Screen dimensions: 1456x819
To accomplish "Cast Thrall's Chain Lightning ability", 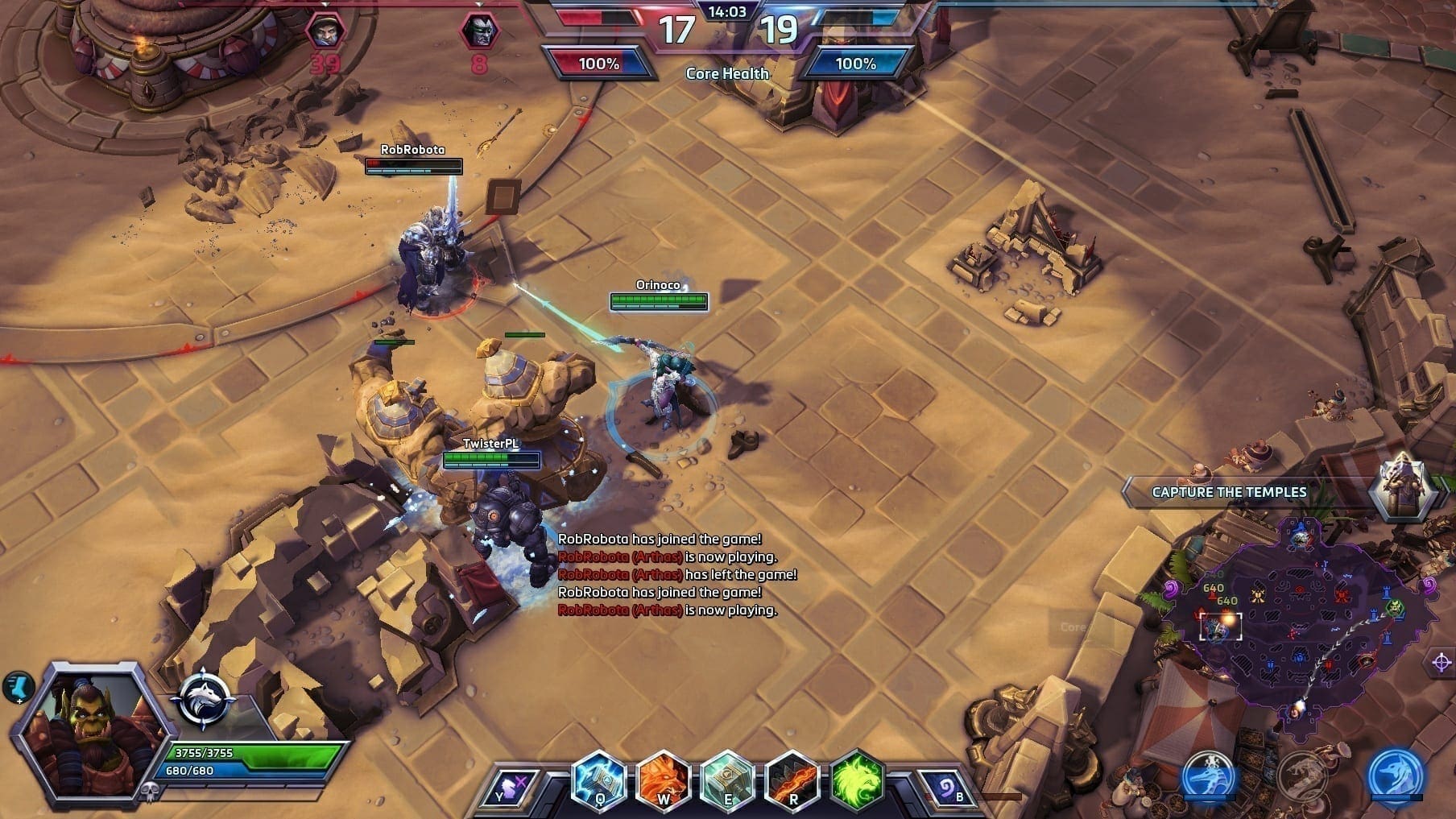I will pos(599,779).
